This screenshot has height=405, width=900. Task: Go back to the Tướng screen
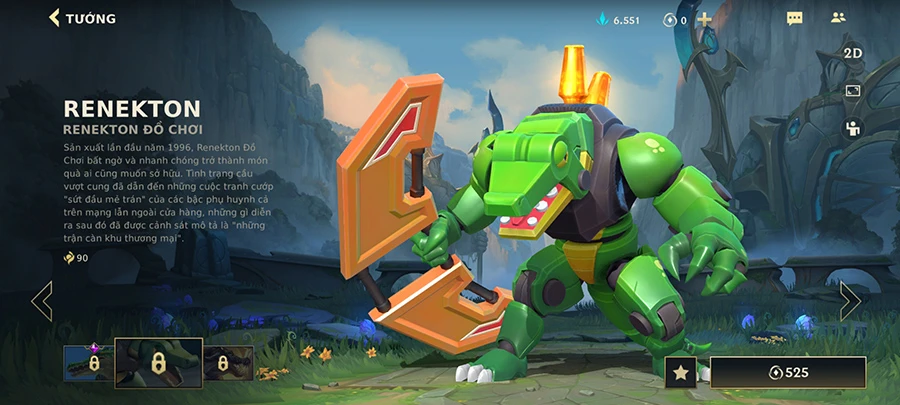pyautogui.click(x=82, y=18)
